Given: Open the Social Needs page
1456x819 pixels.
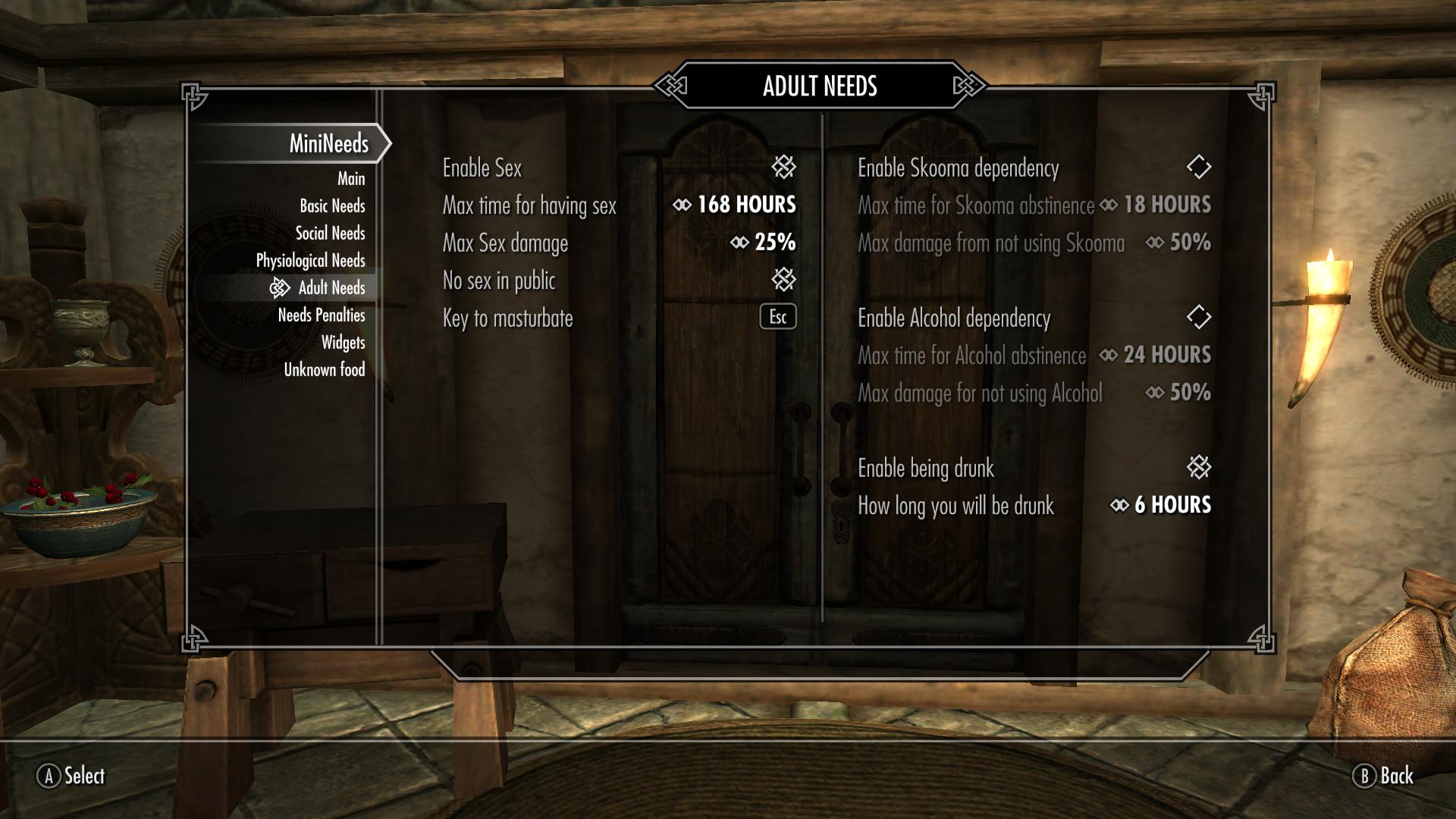Looking at the screenshot, I should [x=330, y=234].
